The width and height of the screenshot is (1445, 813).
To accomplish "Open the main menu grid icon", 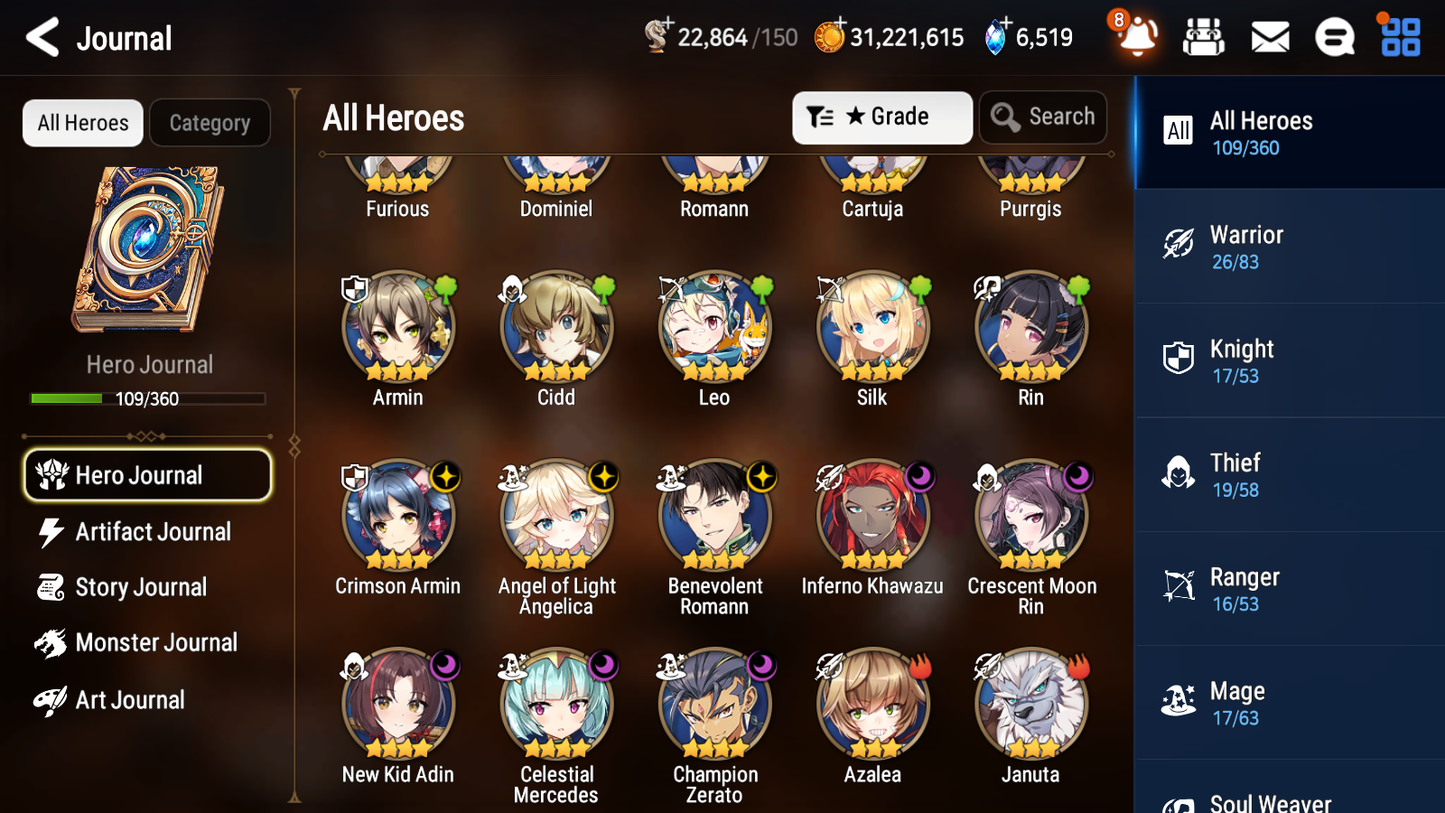I will click(x=1399, y=36).
